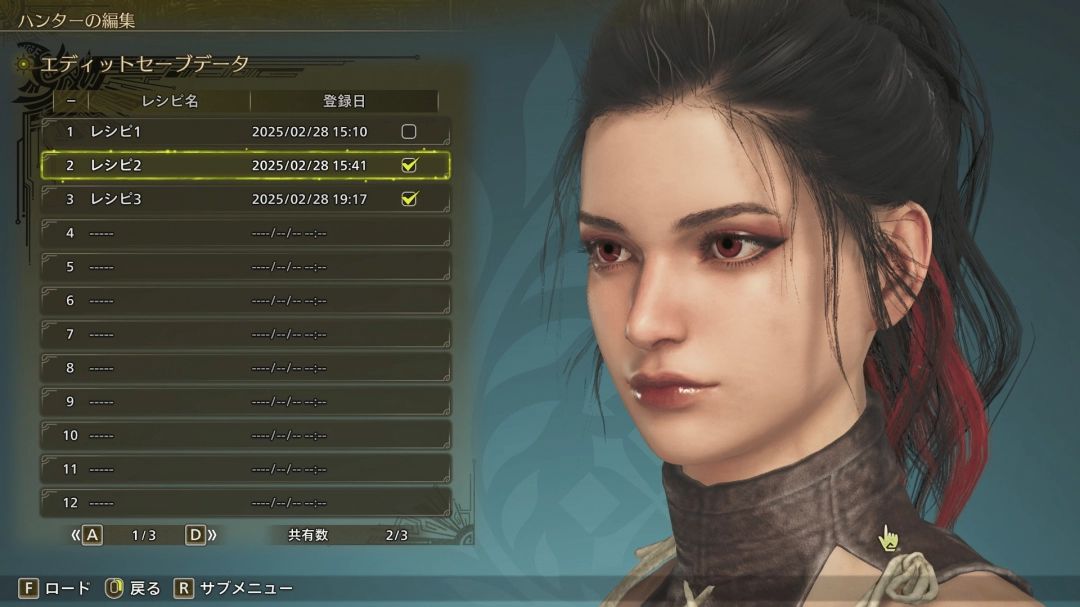Select the レシピ3 save row

pos(200,199)
